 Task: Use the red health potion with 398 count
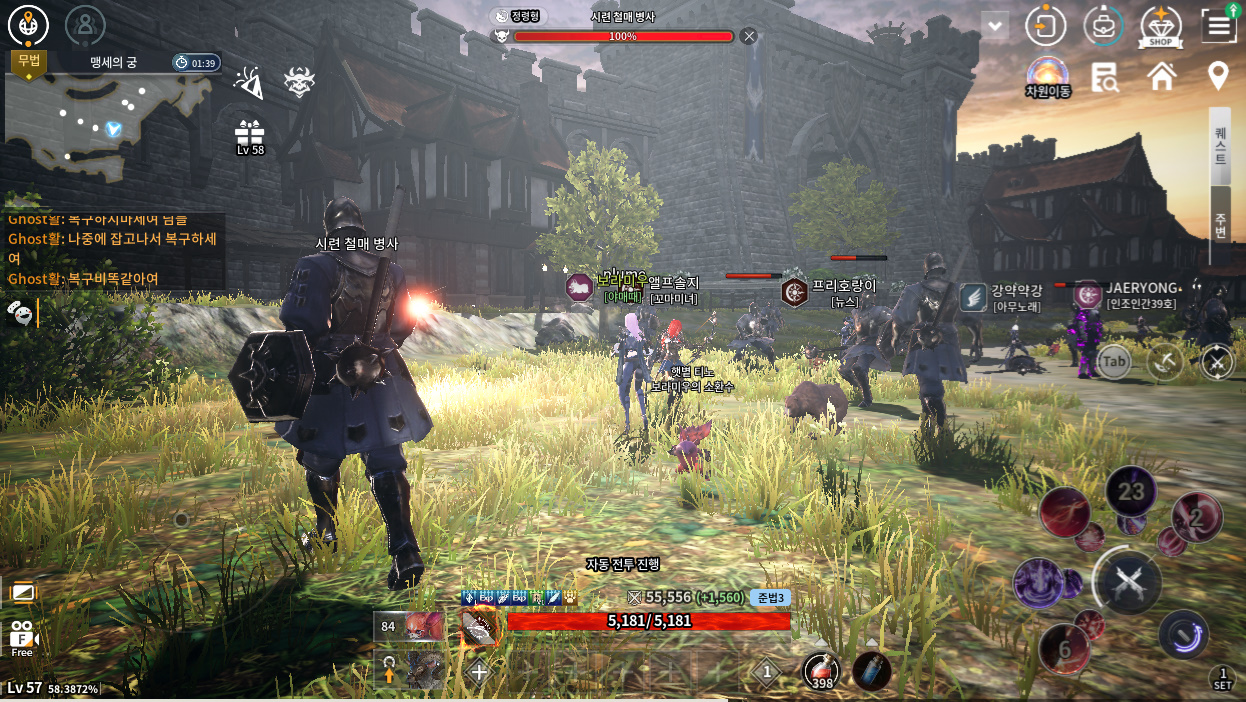pos(823,670)
